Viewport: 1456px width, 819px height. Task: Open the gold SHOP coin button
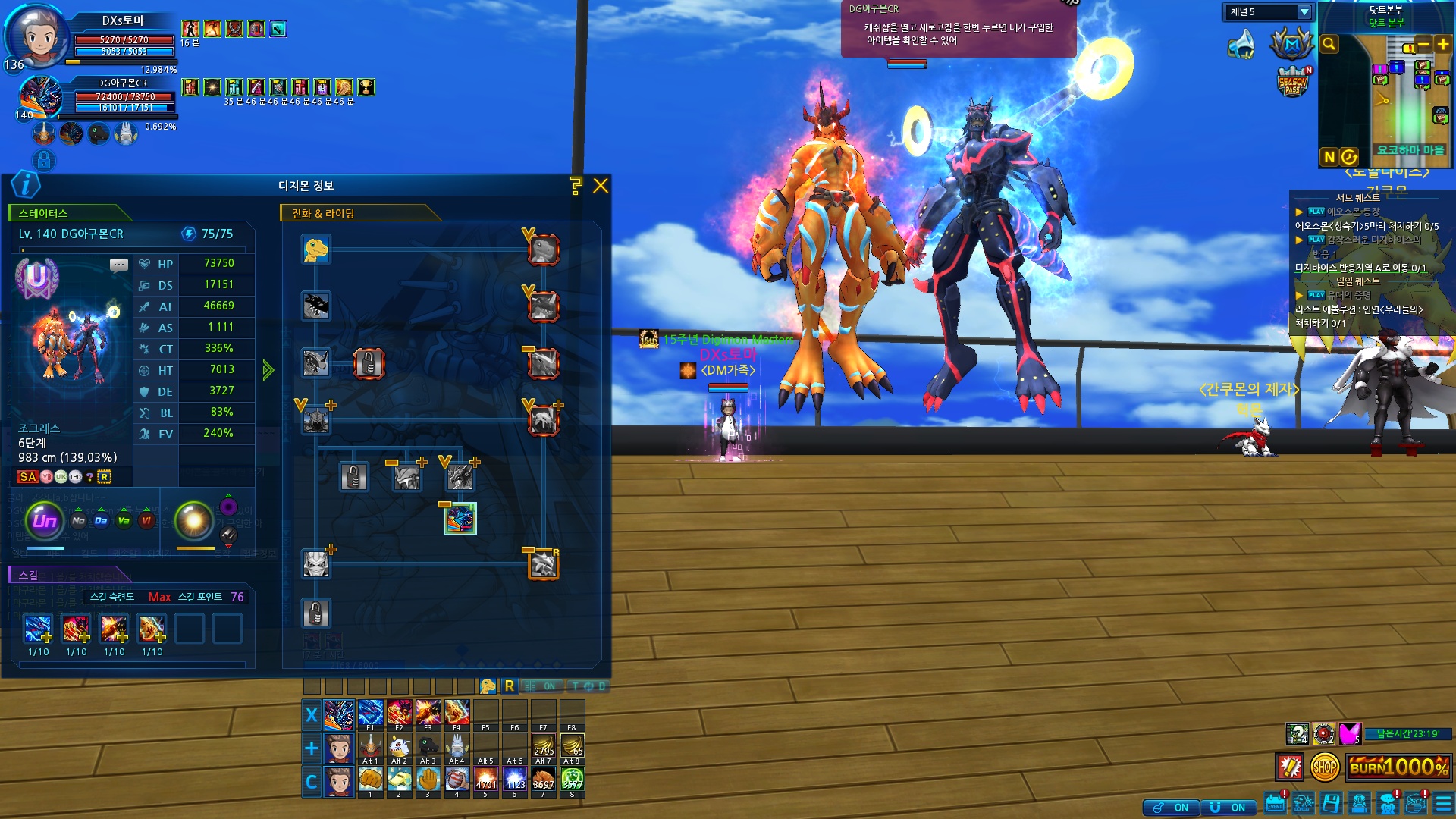1324,767
